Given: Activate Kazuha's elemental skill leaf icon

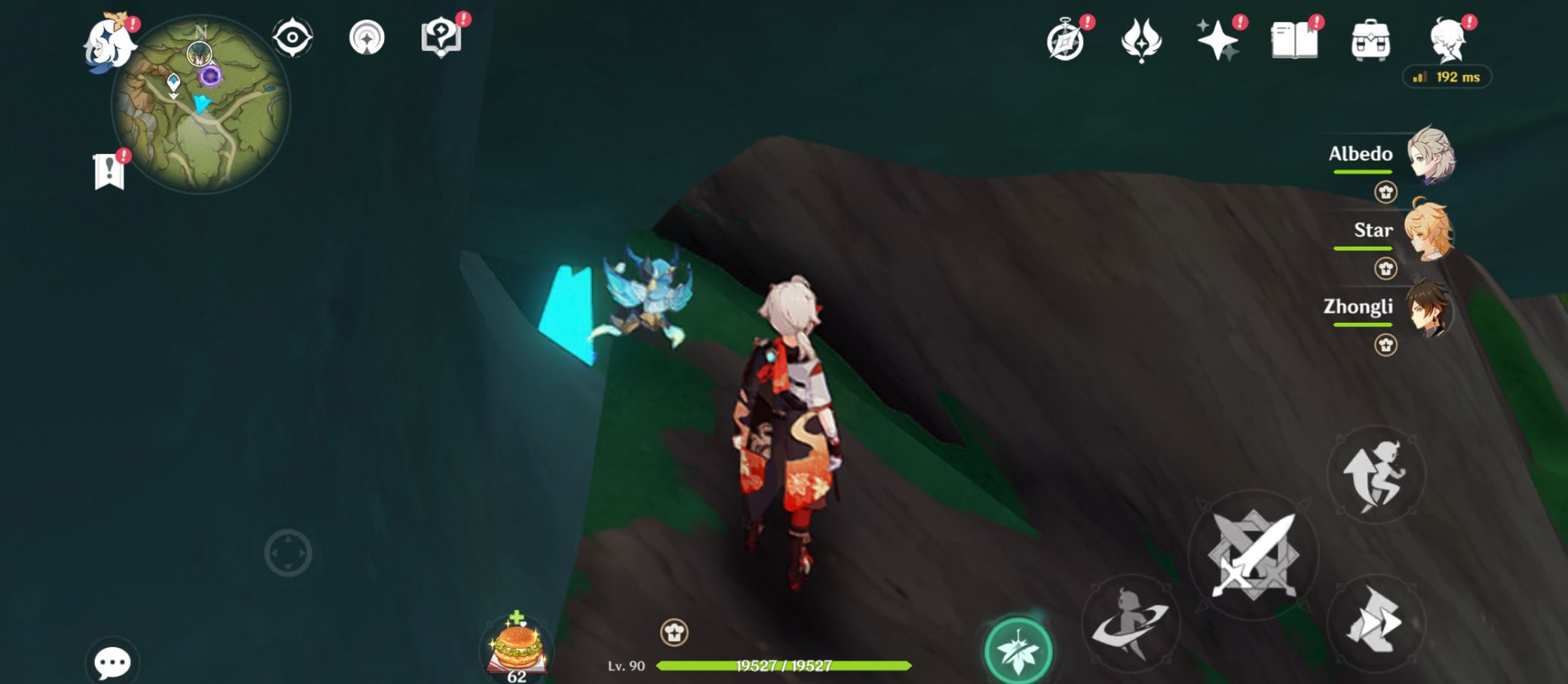Looking at the screenshot, I should click(1018, 647).
